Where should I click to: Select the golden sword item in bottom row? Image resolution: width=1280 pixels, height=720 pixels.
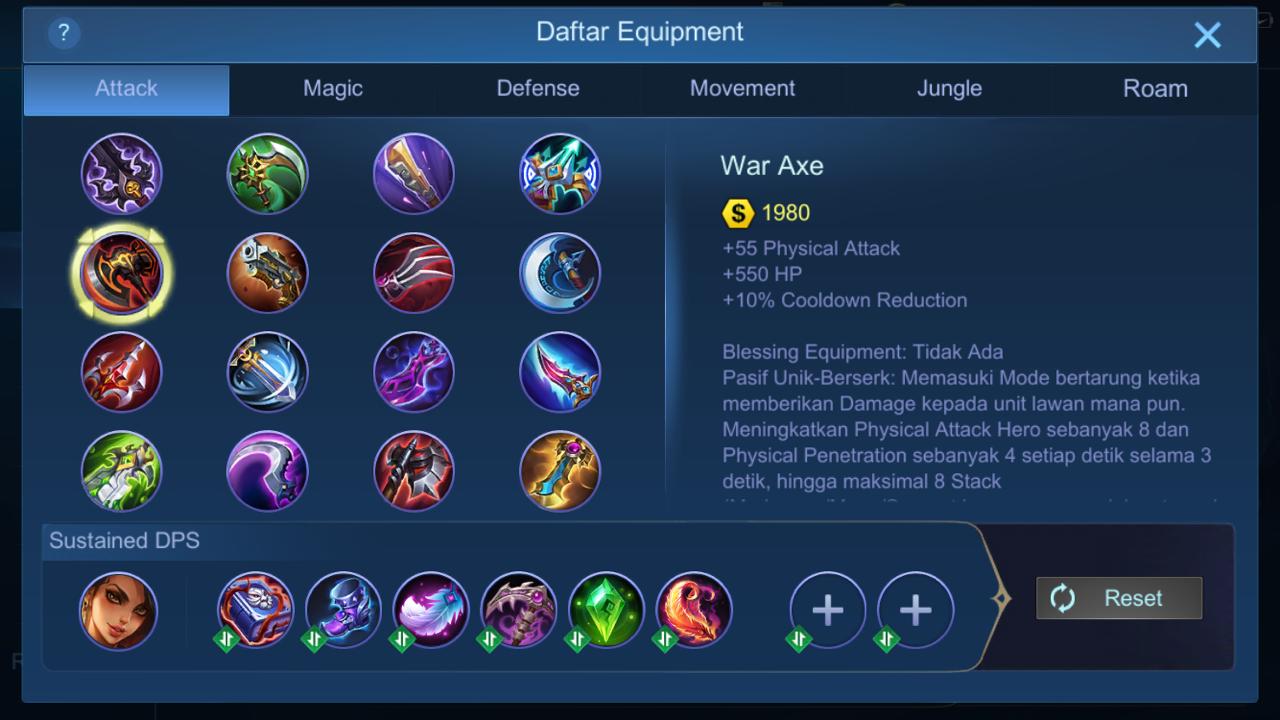click(x=559, y=471)
